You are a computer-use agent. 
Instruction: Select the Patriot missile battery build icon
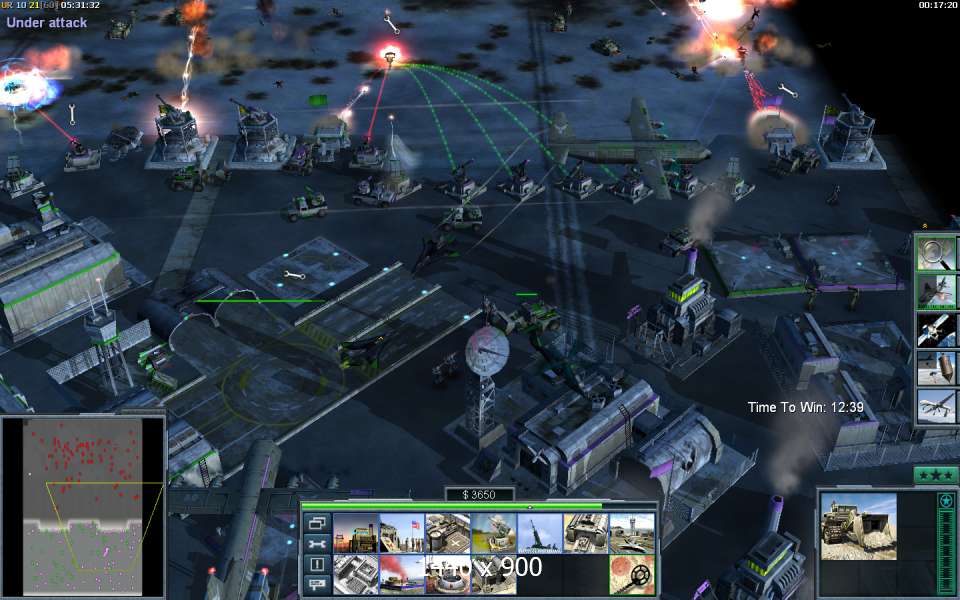pos(493,533)
